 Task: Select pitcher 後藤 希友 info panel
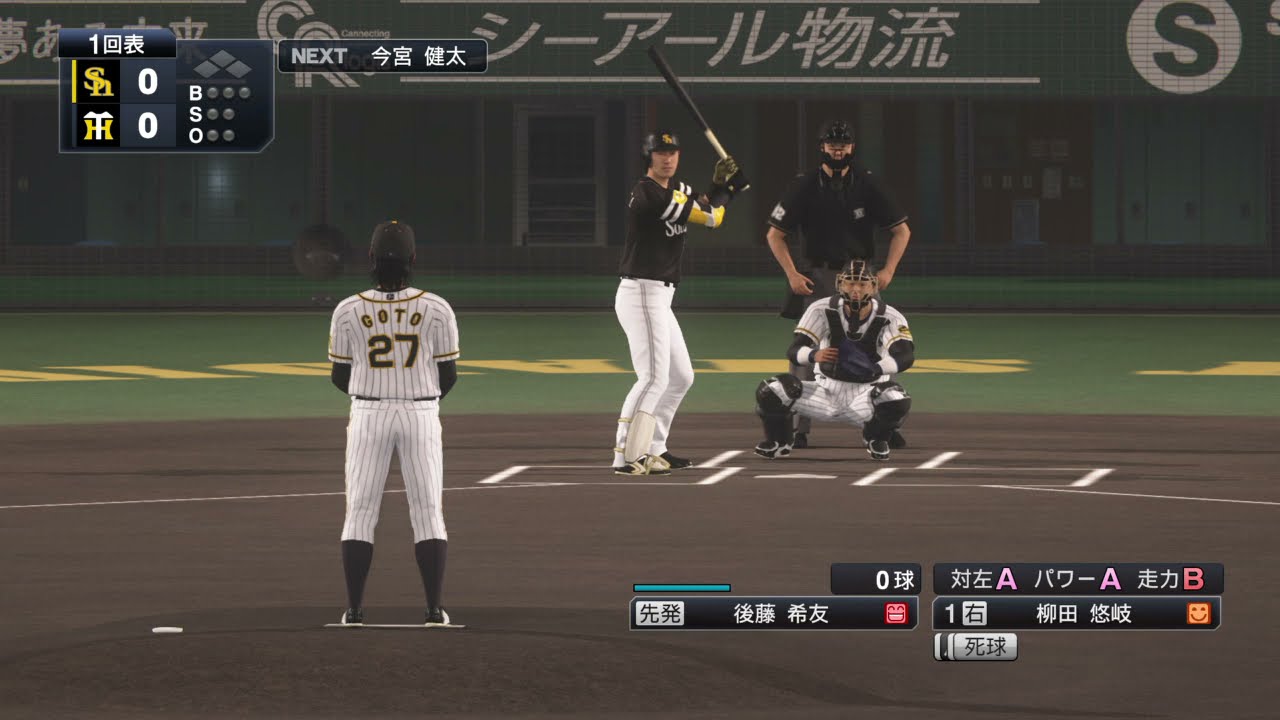[772, 614]
